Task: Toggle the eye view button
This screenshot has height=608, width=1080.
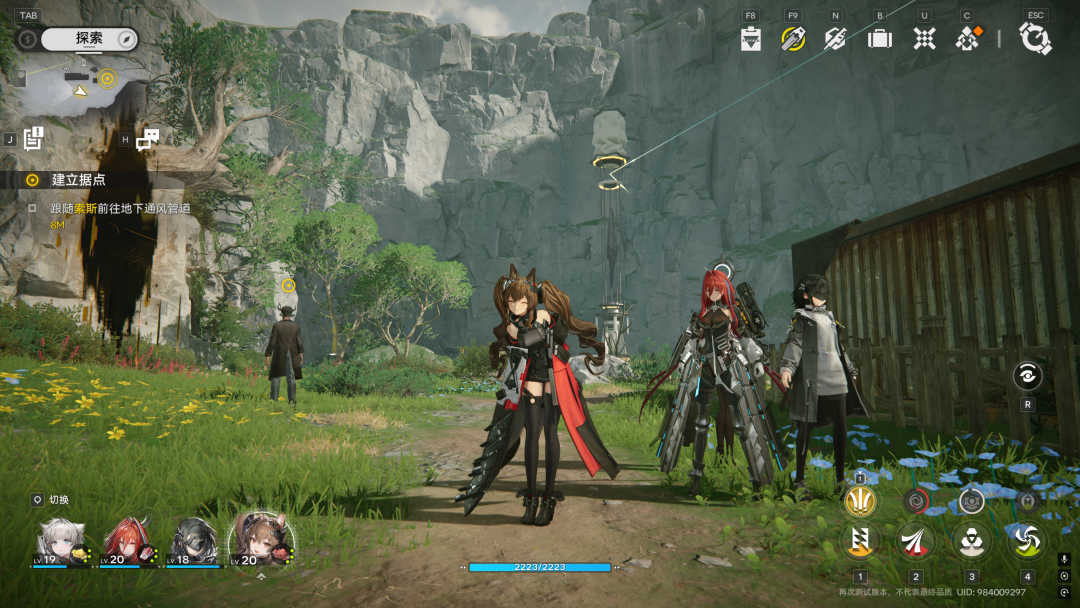Action: point(1027,376)
